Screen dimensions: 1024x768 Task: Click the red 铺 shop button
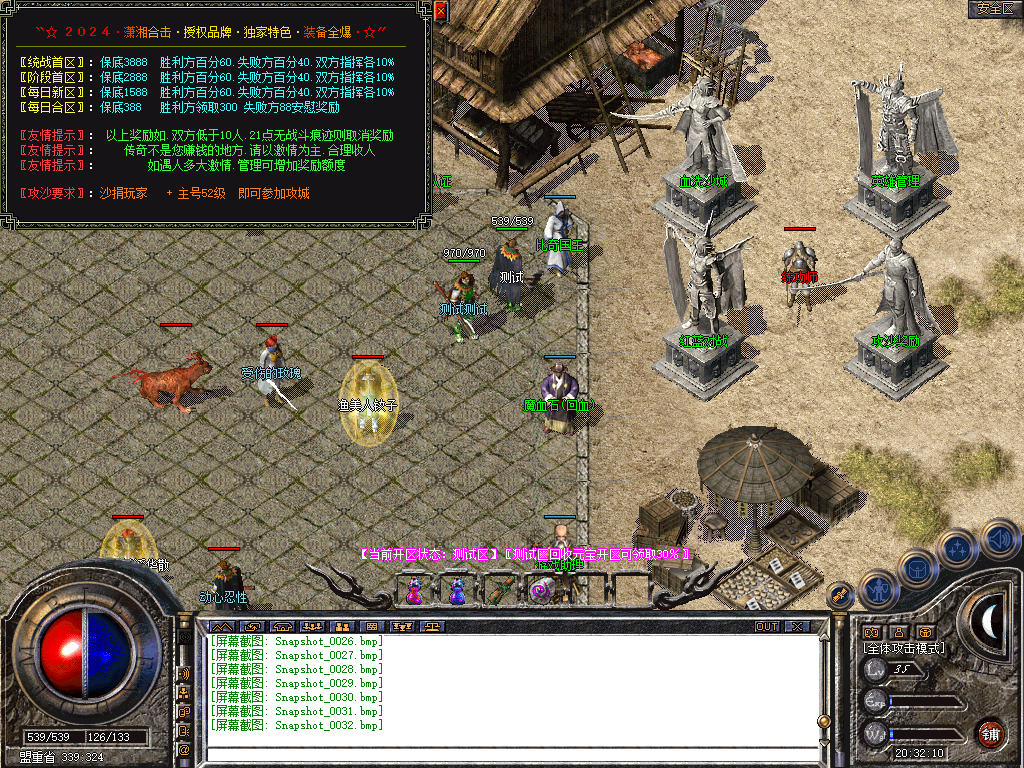coord(990,734)
